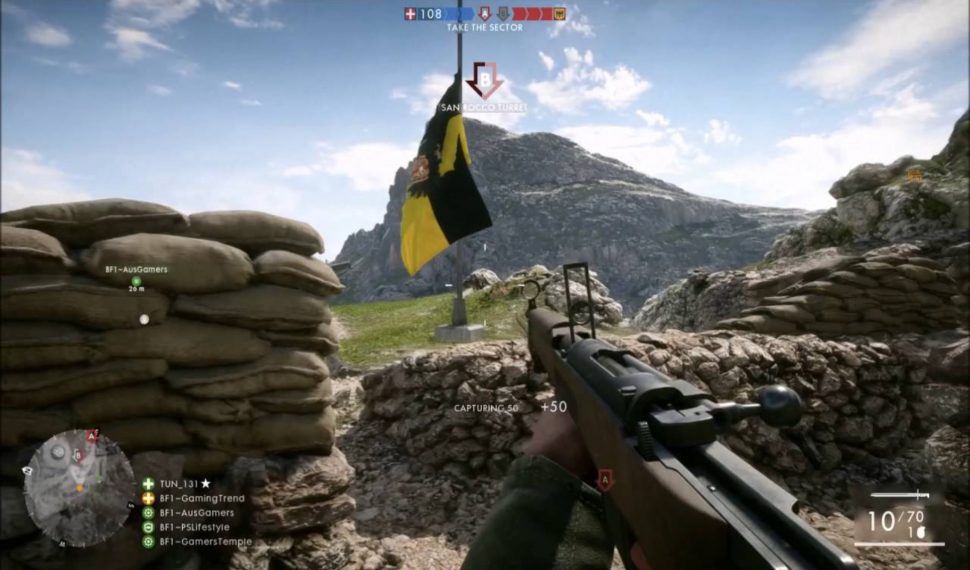Screen dimensions: 970x570
Task: Click the black eagle enemy team emblem
Action: tap(559, 14)
